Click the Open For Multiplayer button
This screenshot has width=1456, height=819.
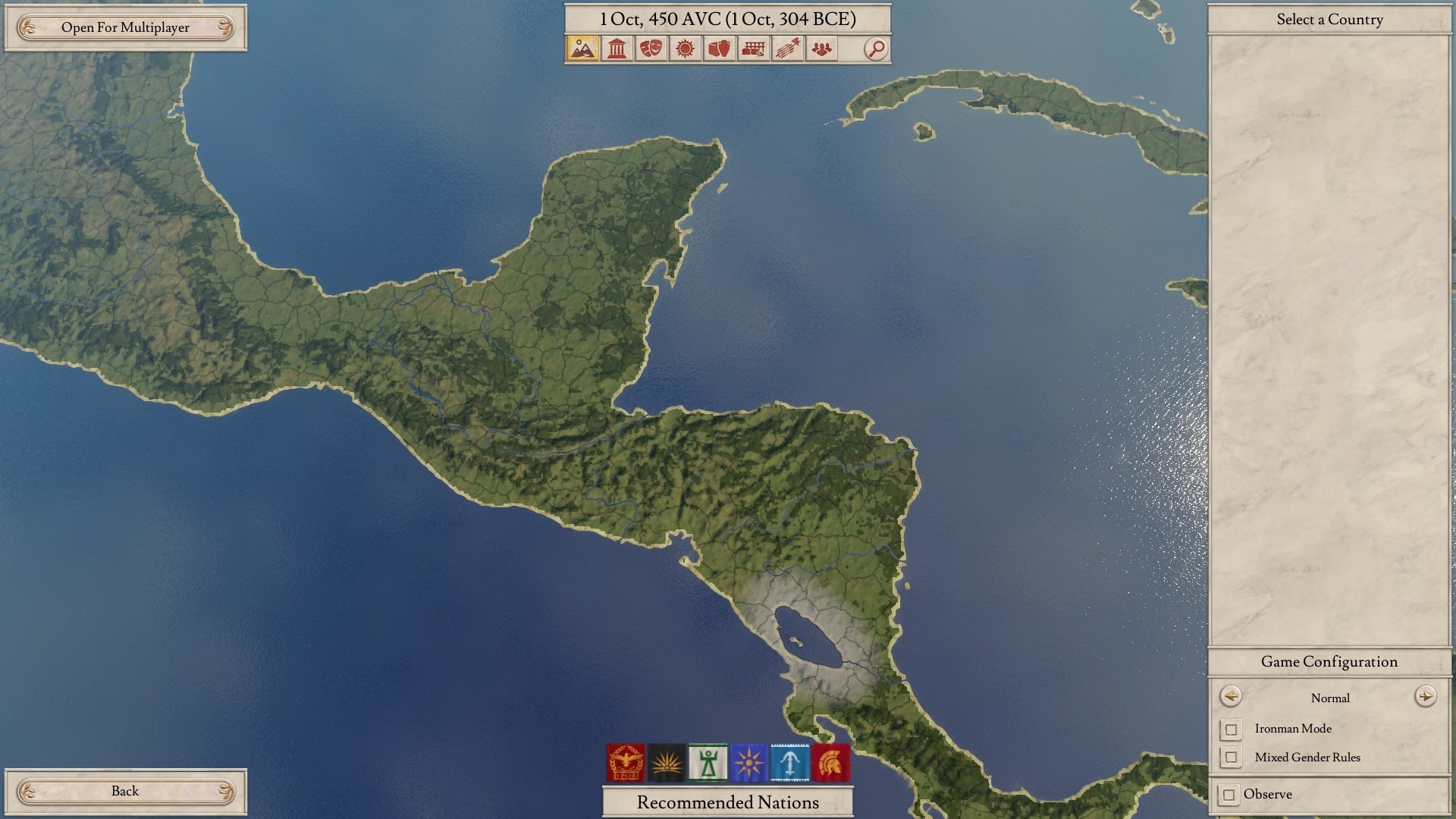click(x=125, y=28)
